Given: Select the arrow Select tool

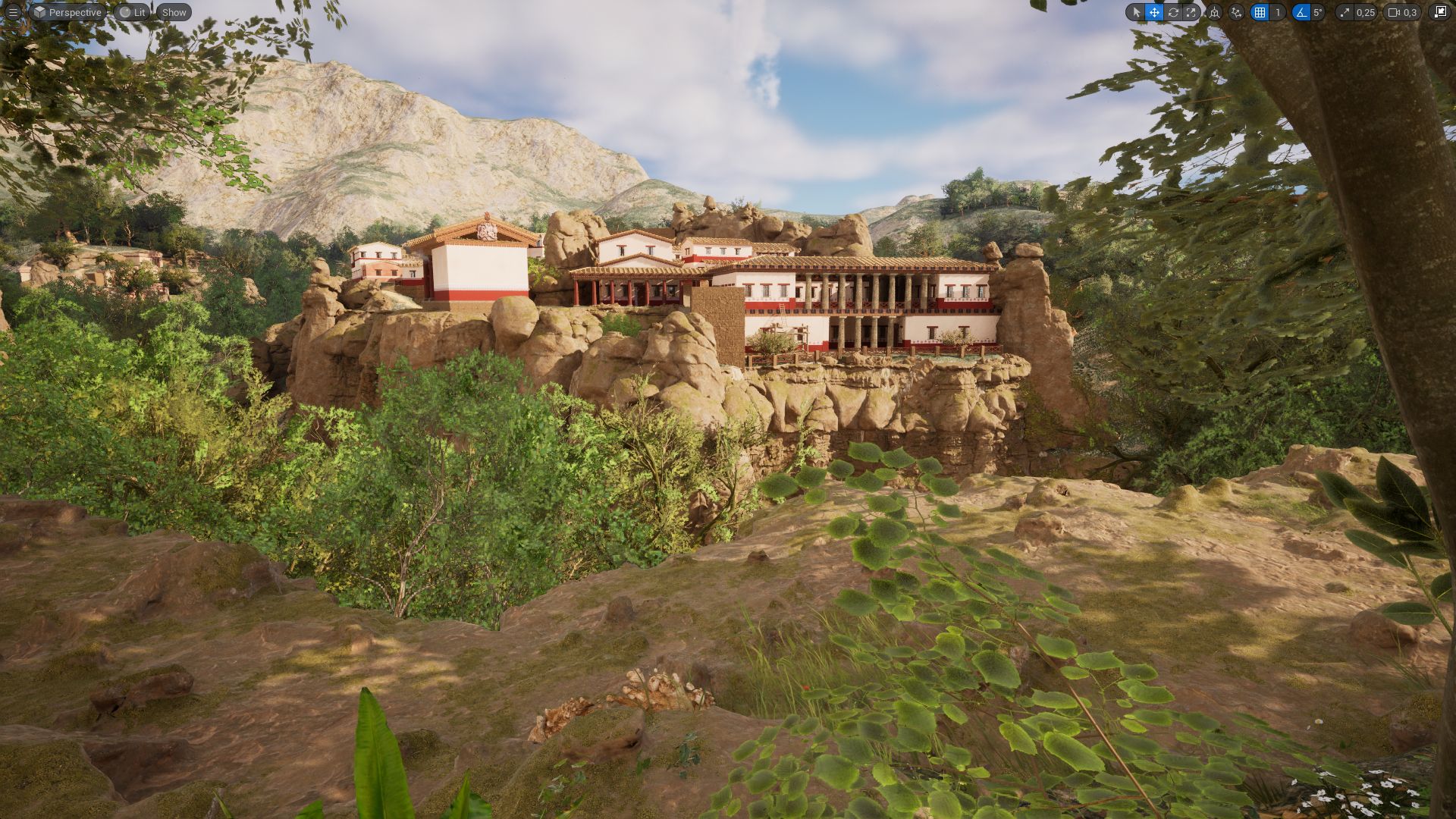Looking at the screenshot, I should 1137,12.
